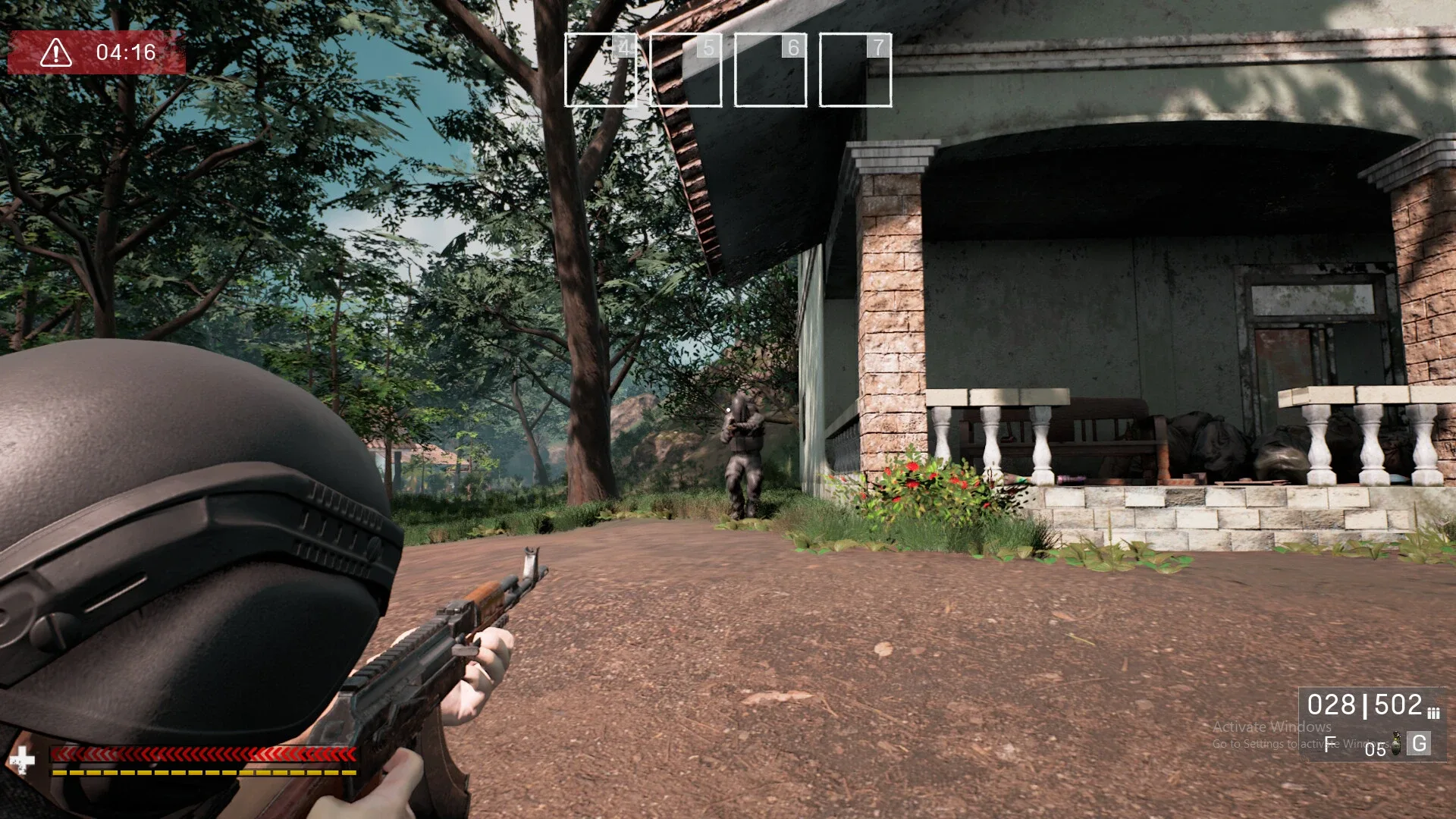Viewport: 1456px width, 819px height.
Task: Expand the red mission timer banner
Action: [x=99, y=52]
